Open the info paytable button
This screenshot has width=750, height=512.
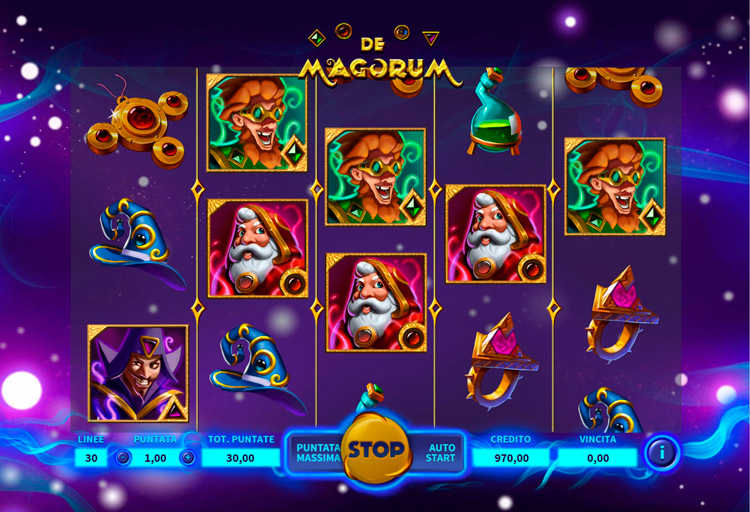(661, 452)
